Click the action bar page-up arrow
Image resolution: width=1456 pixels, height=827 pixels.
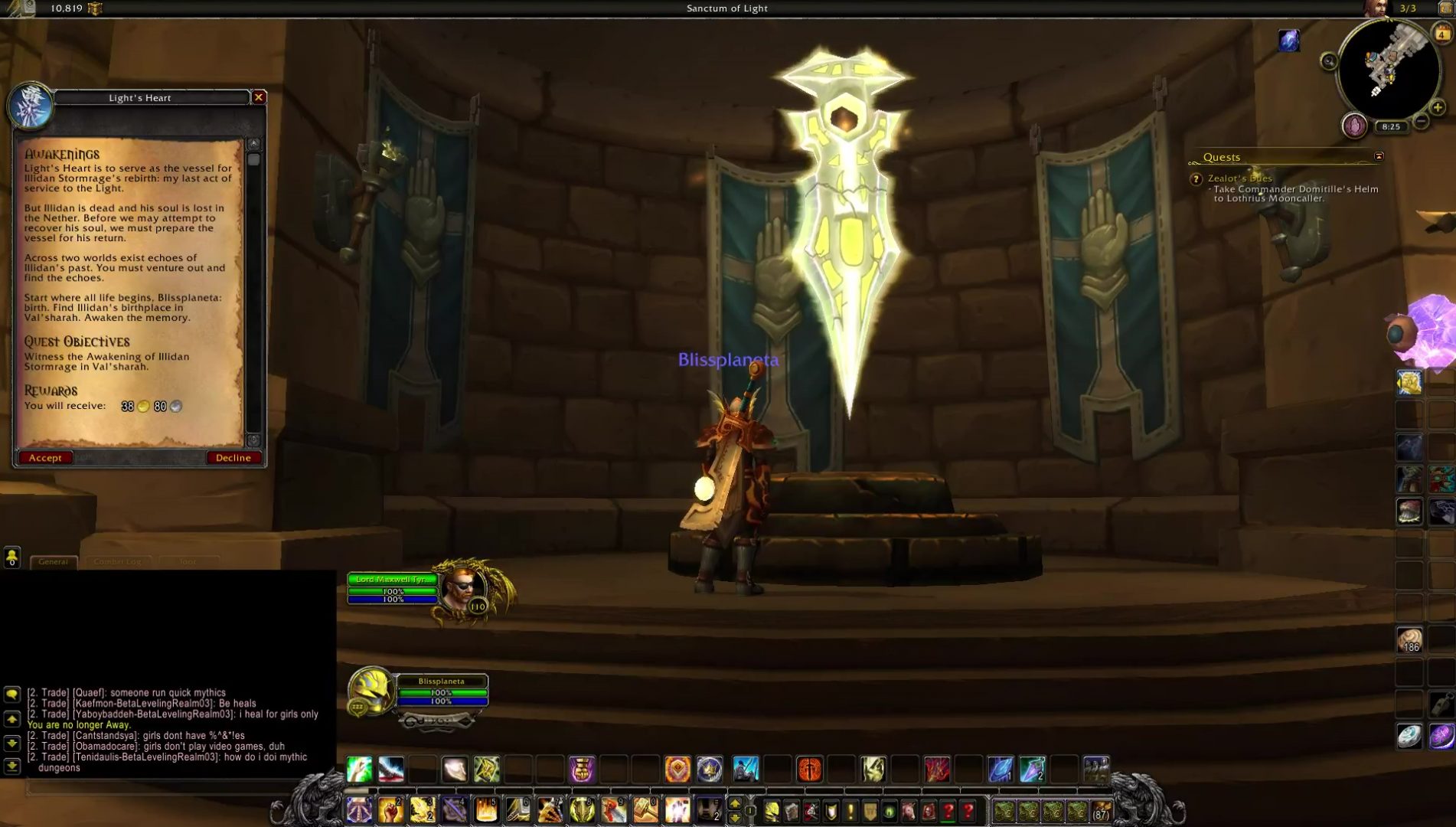pyautogui.click(x=735, y=804)
